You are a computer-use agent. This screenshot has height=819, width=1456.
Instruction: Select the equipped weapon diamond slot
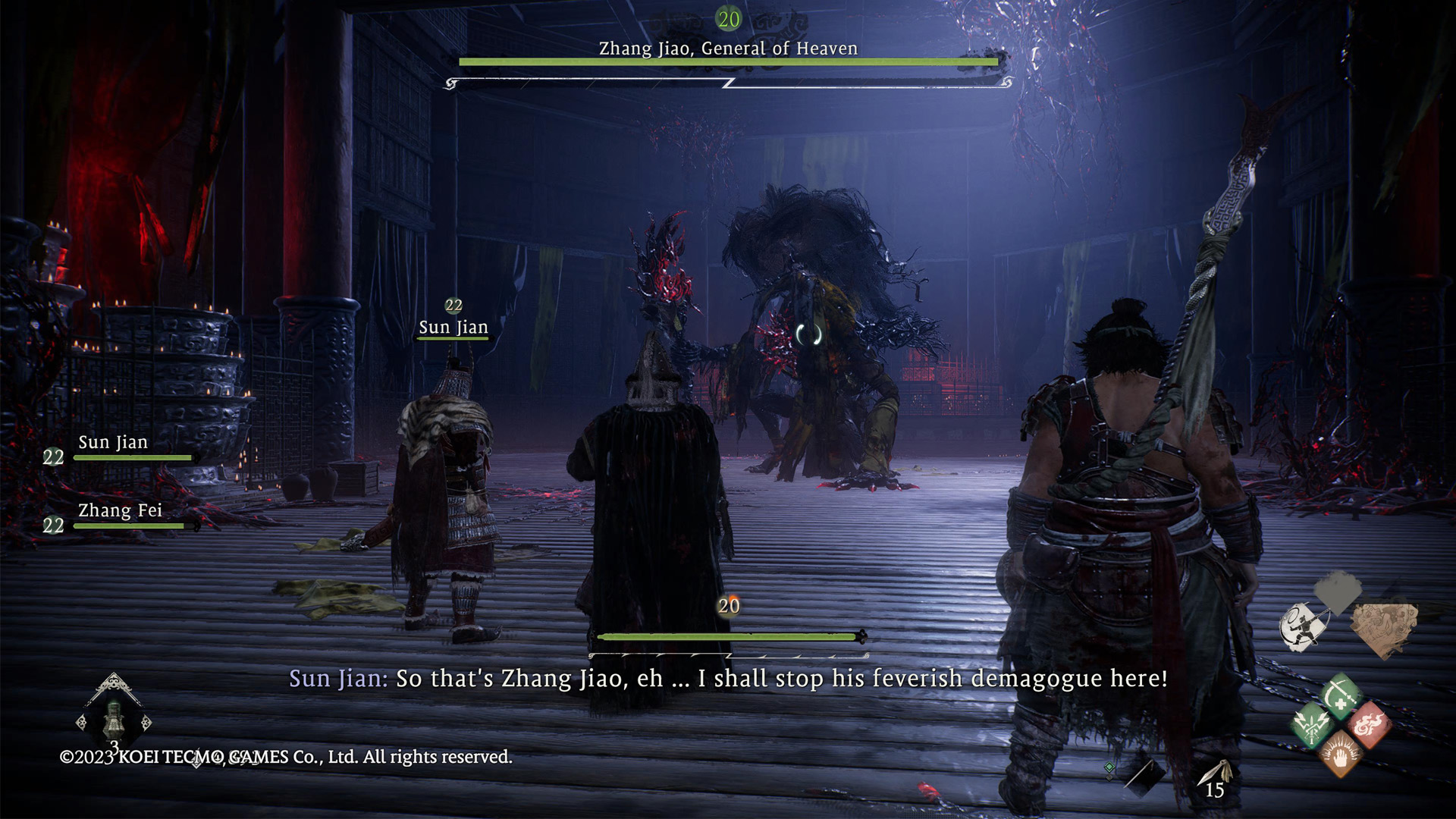[1142, 775]
